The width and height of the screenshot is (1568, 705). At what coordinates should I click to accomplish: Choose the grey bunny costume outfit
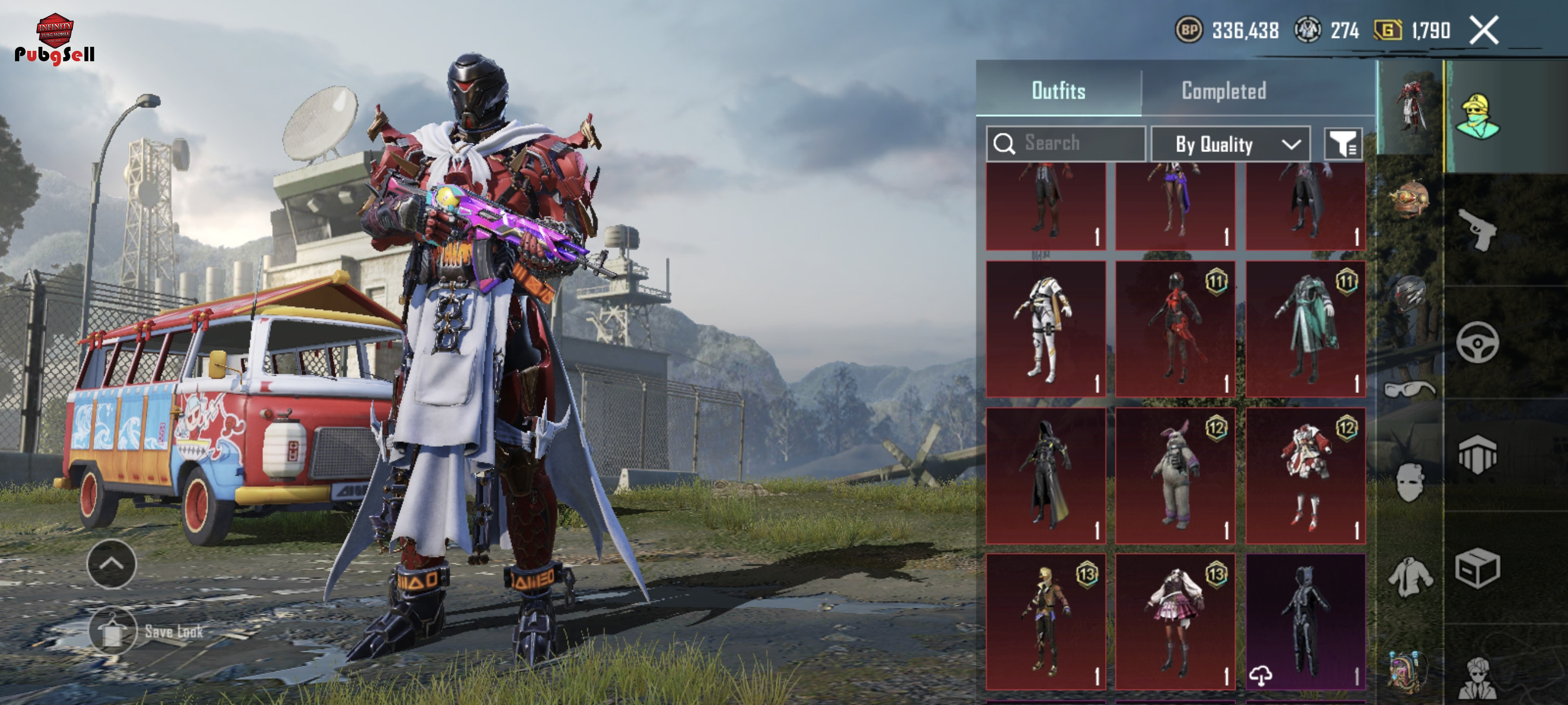1175,476
